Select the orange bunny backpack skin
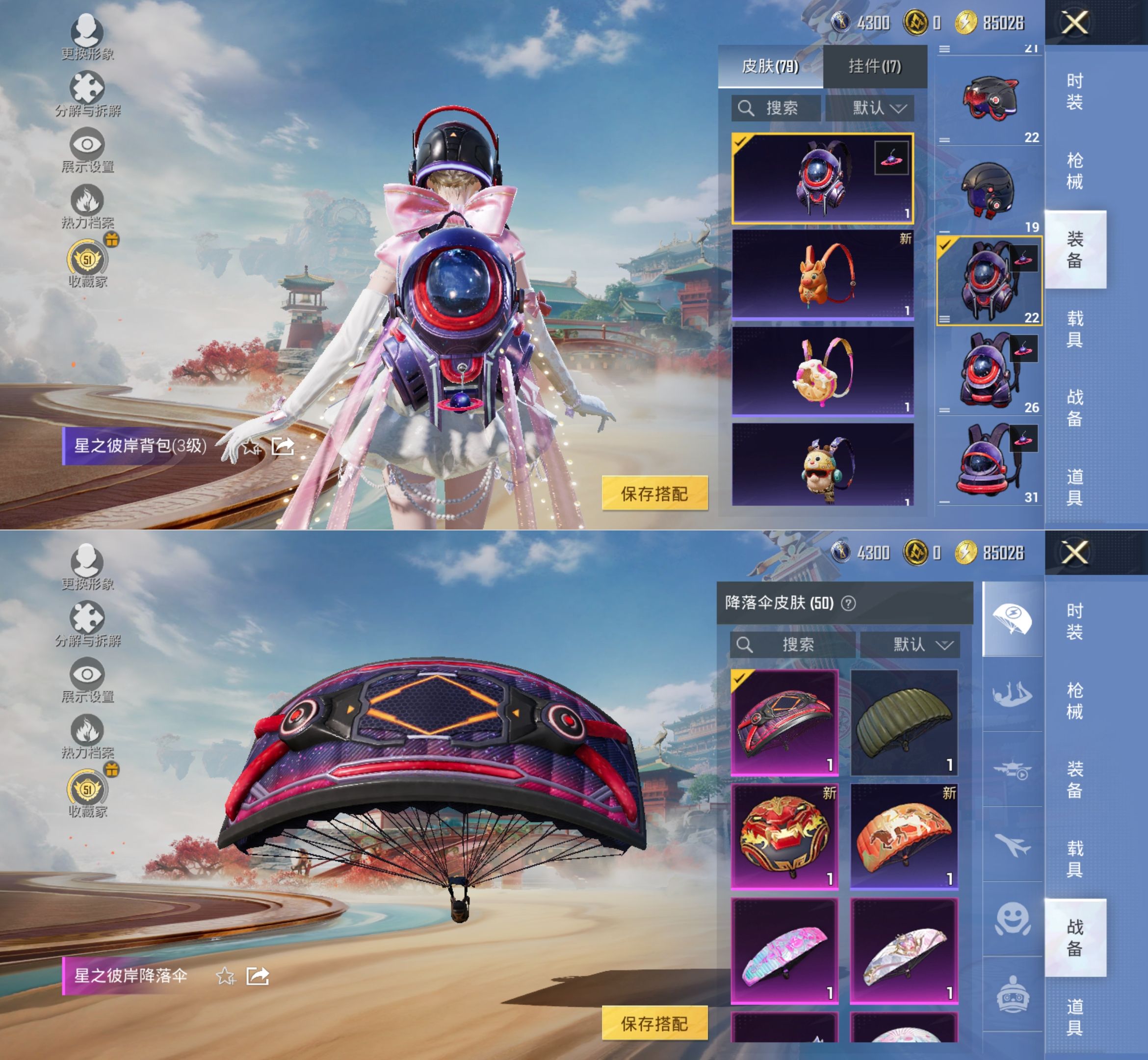1148x1060 pixels. [822, 274]
